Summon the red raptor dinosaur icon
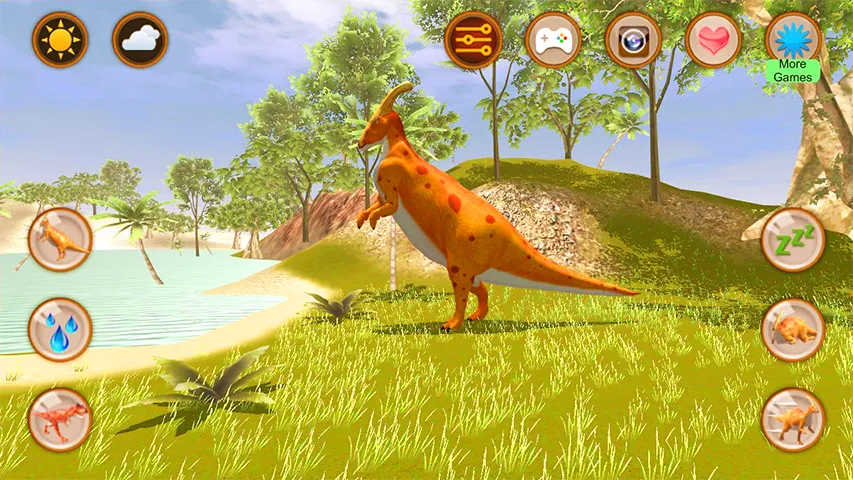 [60, 418]
